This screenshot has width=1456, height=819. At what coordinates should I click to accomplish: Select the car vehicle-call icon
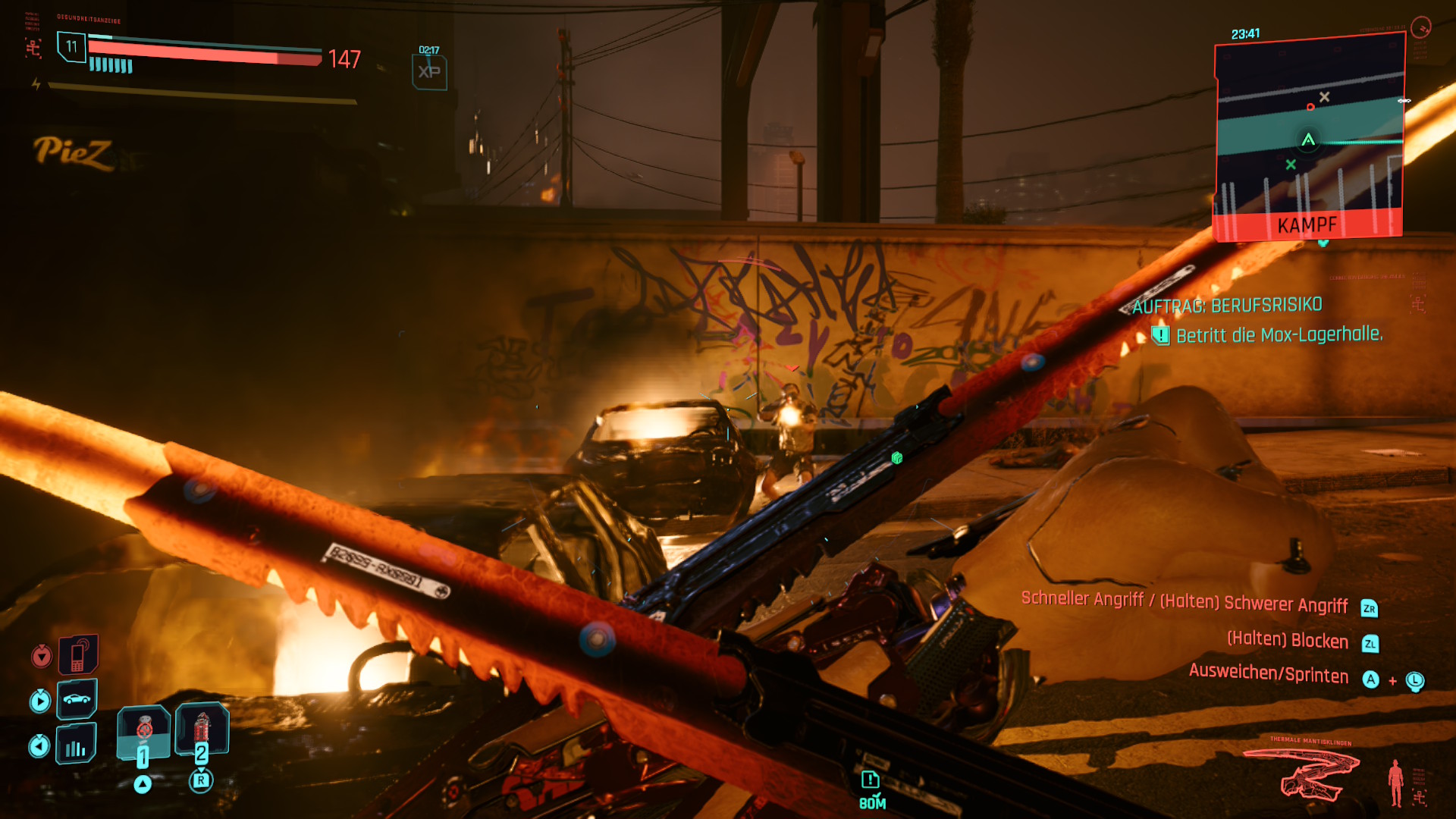(77, 698)
